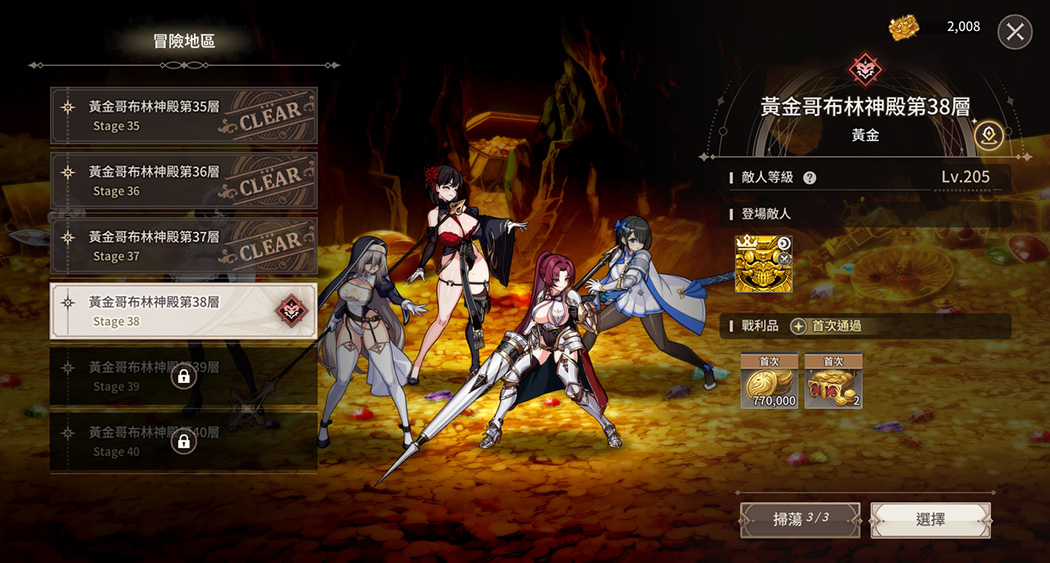Click the locked Stage 40 entry
The width and height of the screenshot is (1050, 563).
coord(184,441)
